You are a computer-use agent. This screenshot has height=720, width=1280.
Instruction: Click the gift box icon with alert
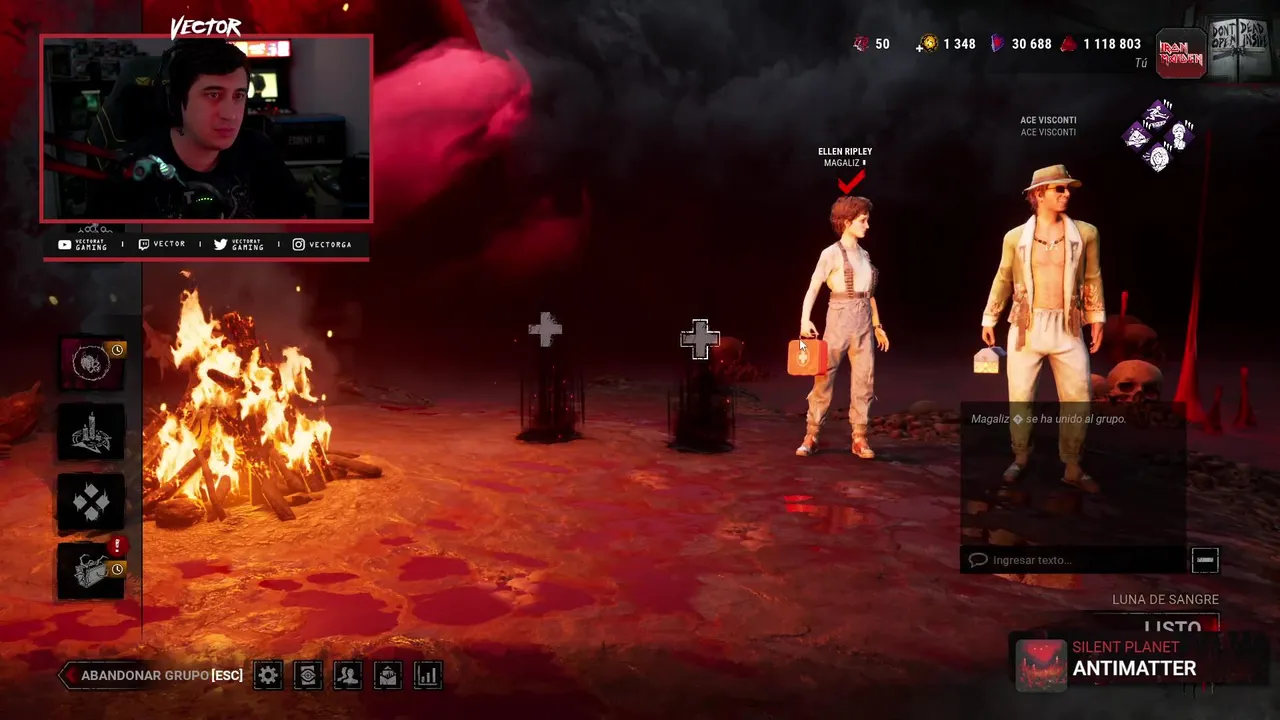(92, 570)
